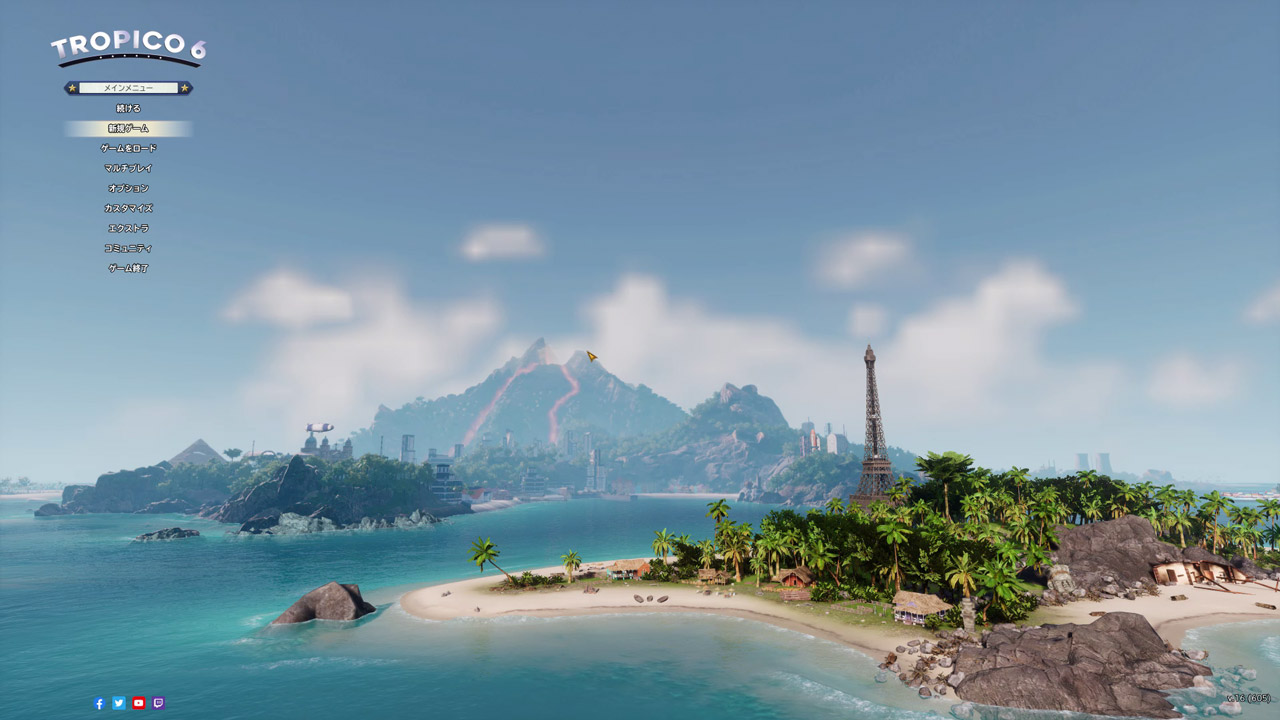
Task: Open the コミュニティ community section
Action: (128, 248)
